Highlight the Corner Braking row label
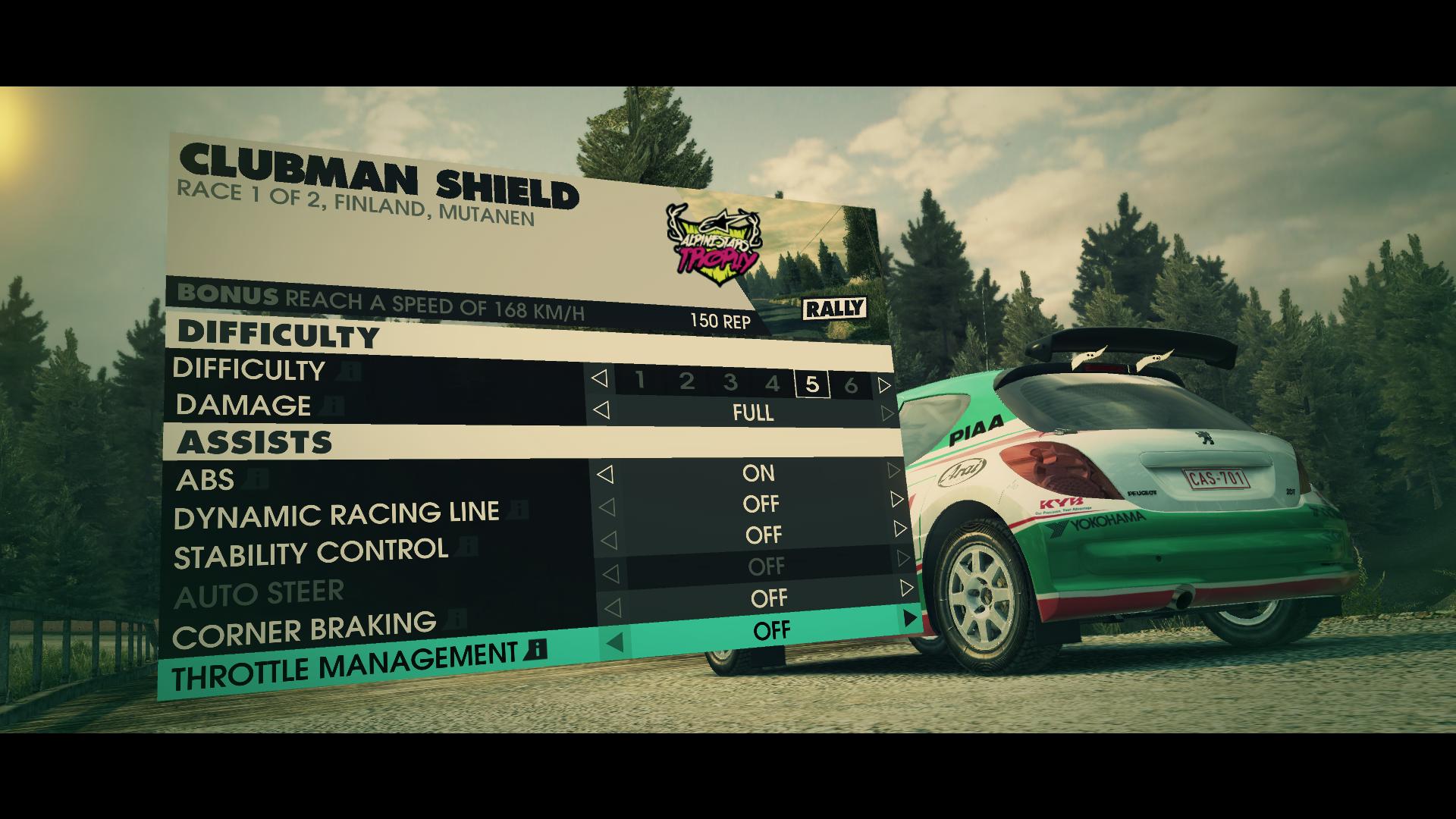The height and width of the screenshot is (819, 1456). (x=304, y=629)
